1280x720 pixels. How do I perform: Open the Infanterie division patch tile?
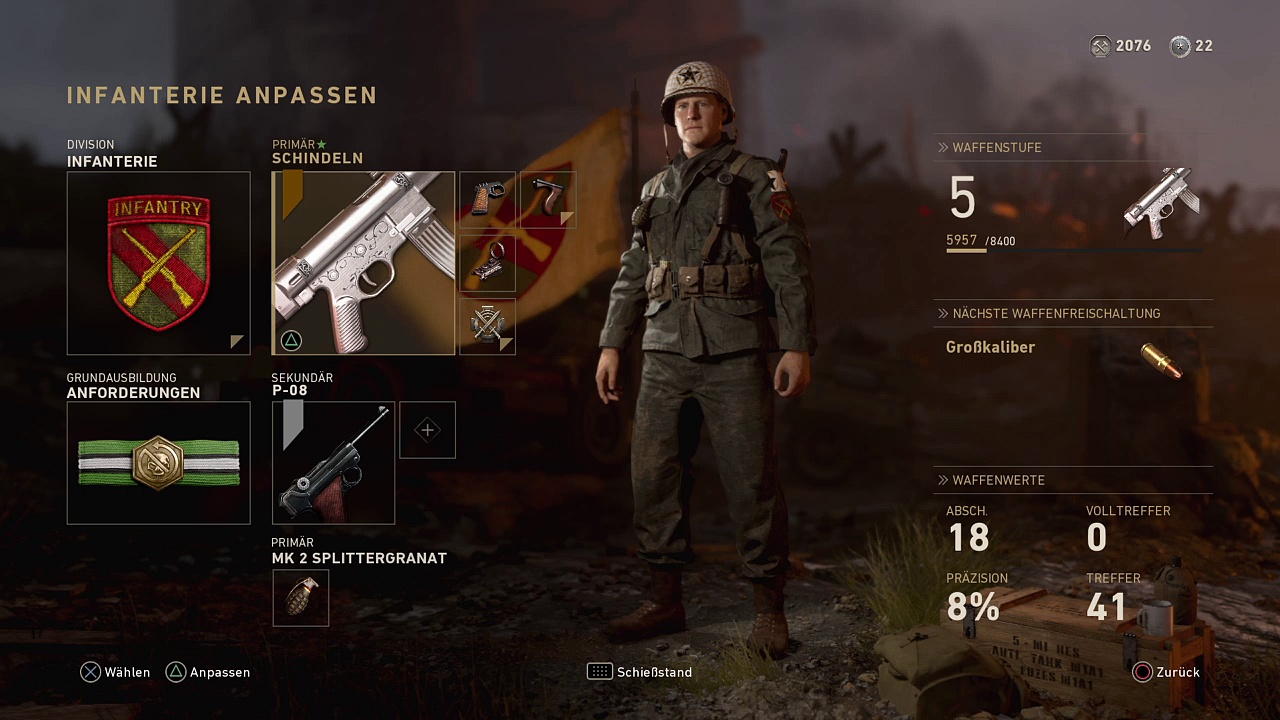point(158,263)
